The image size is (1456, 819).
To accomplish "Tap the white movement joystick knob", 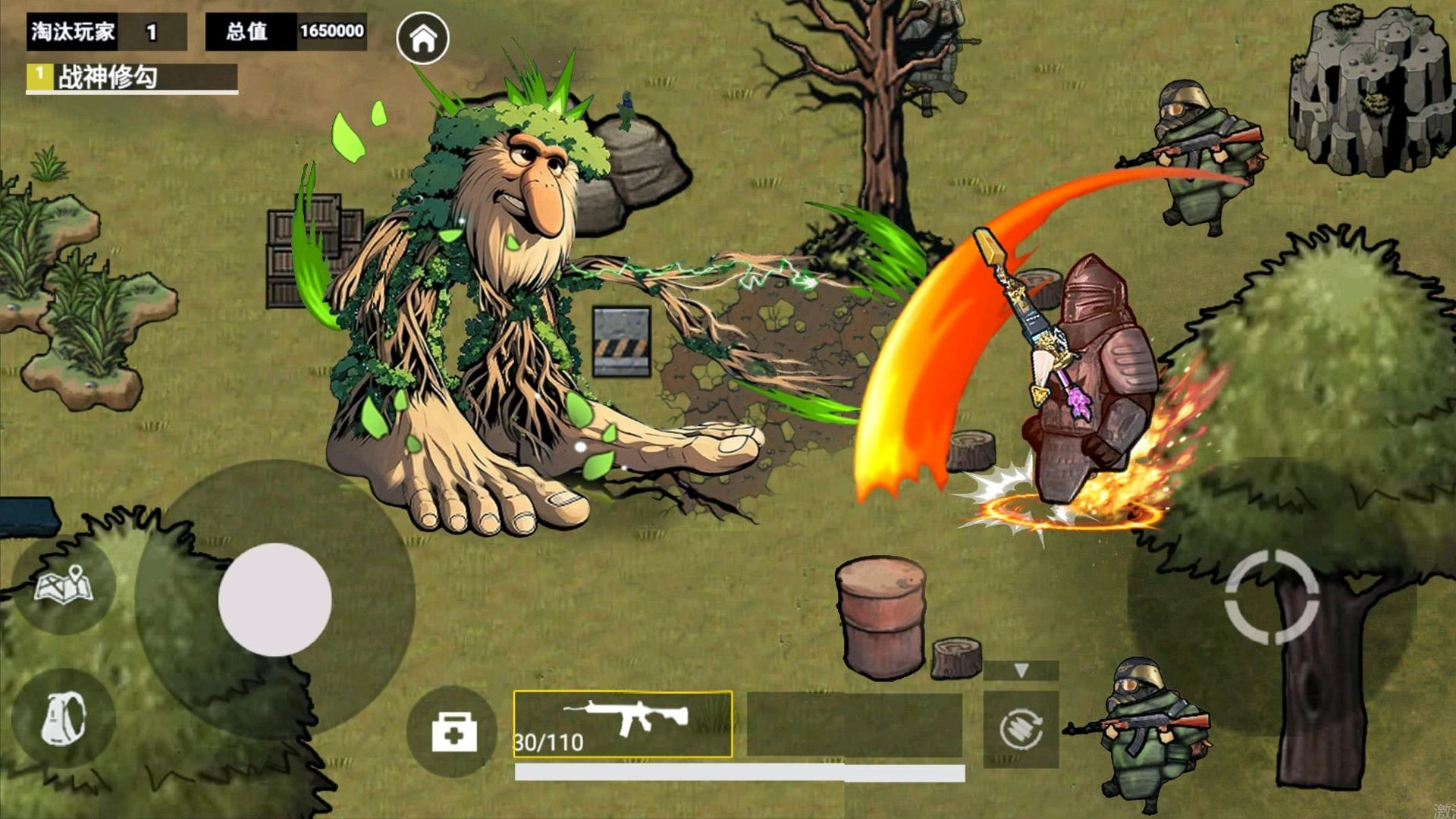I will point(275,599).
